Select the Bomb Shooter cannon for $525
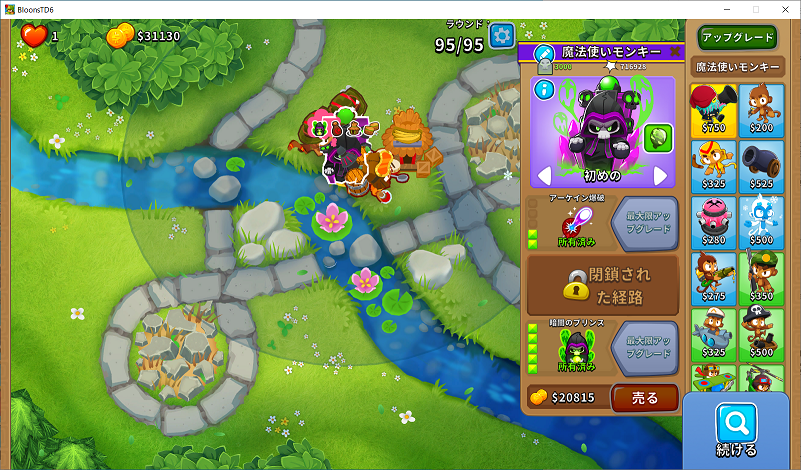 click(762, 166)
